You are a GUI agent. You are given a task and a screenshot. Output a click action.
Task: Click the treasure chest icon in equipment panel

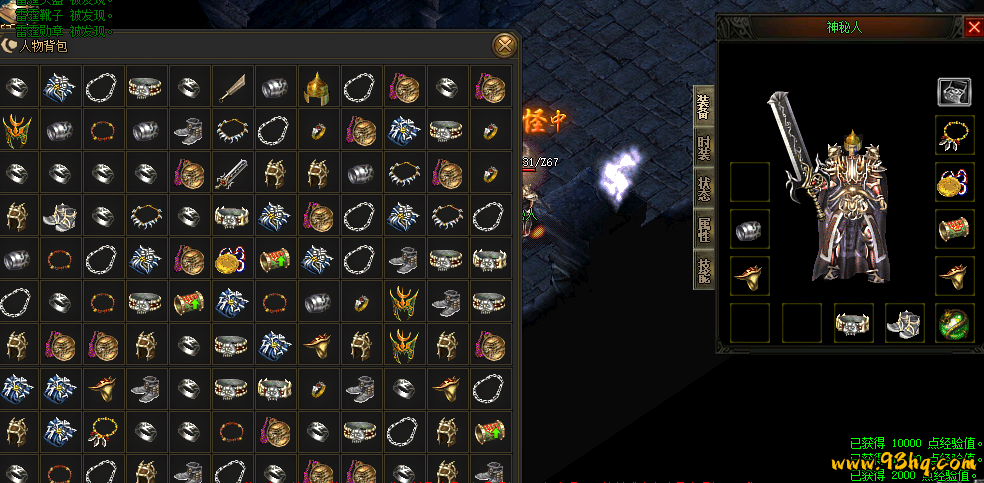point(954,92)
